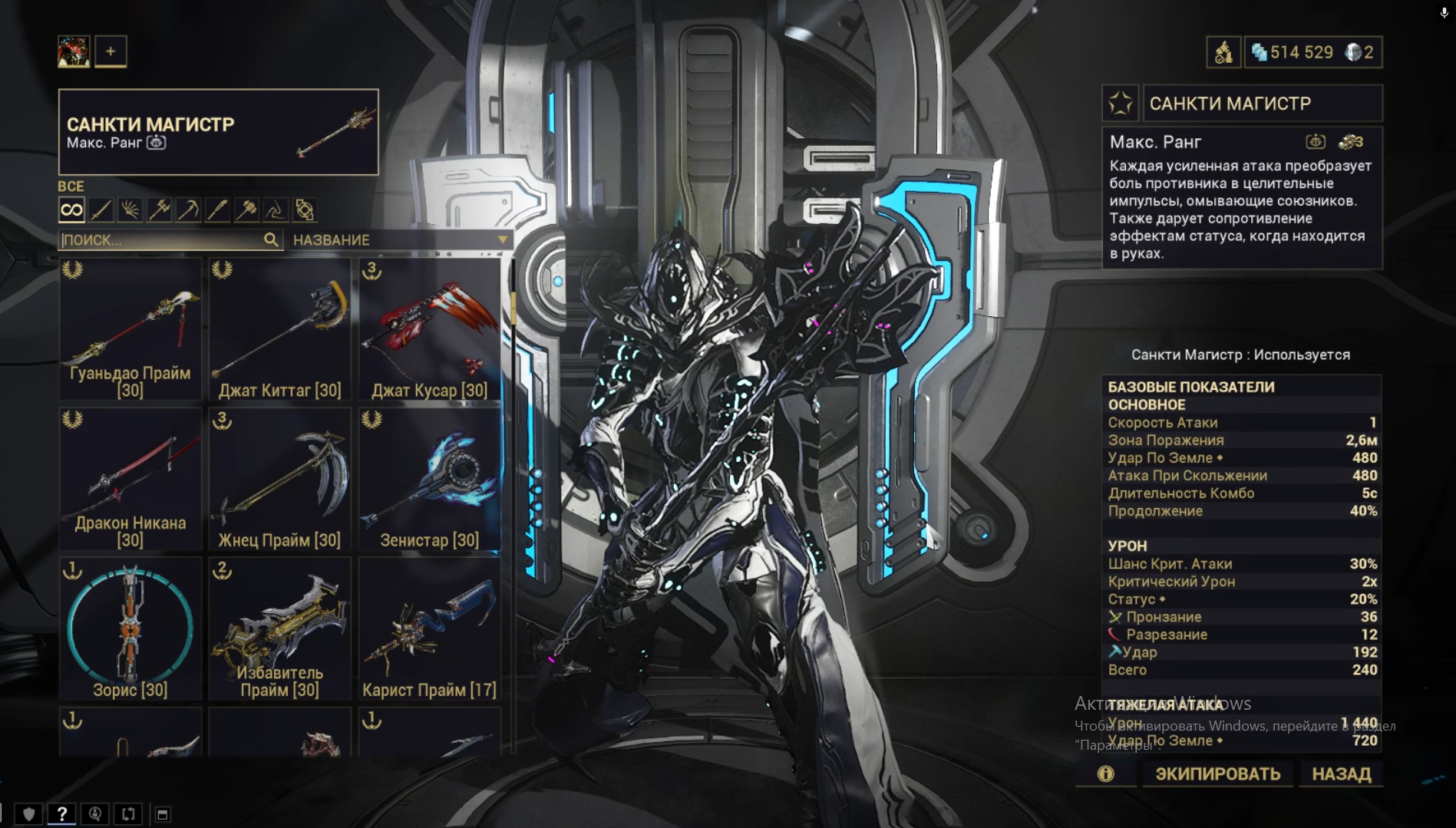The height and width of the screenshot is (828, 1456).
Task: Open the player profile avatar icon
Action: coord(74,51)
